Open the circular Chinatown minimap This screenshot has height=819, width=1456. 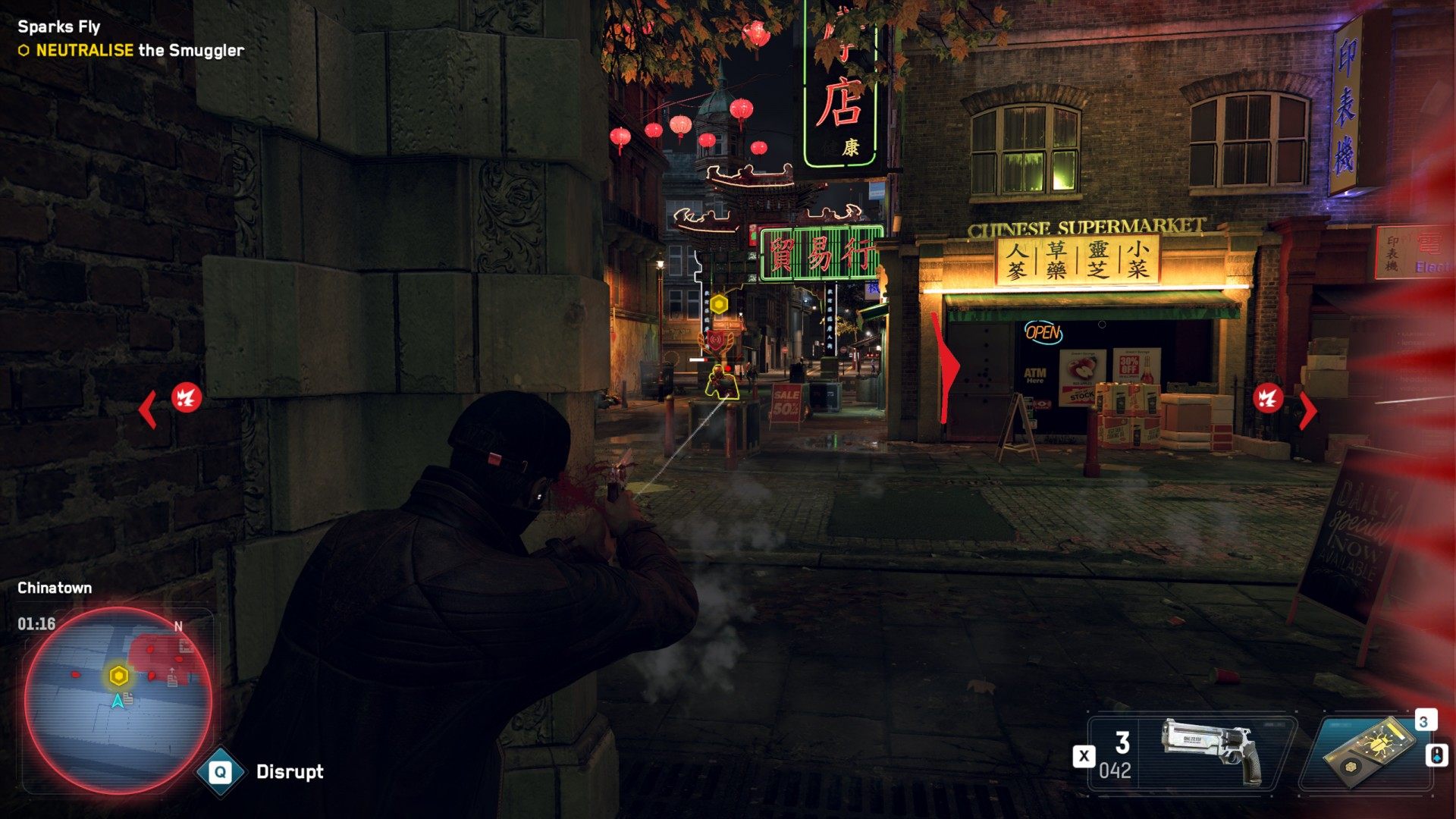click(x=118, y=699)
